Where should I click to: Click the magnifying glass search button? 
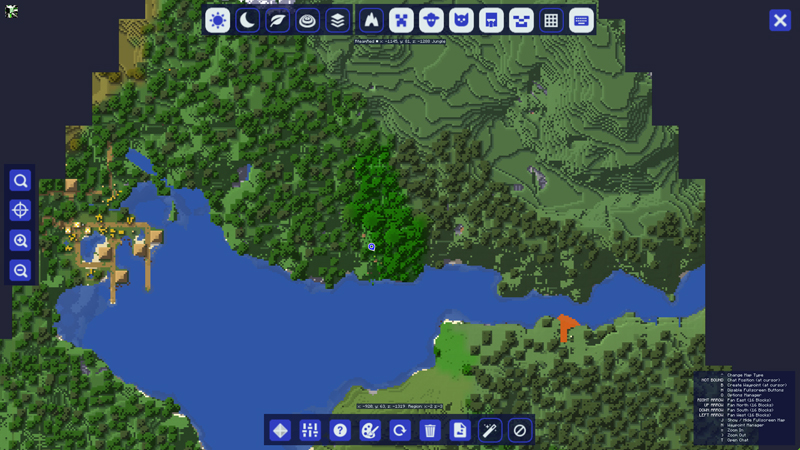(x=20, y=181)
